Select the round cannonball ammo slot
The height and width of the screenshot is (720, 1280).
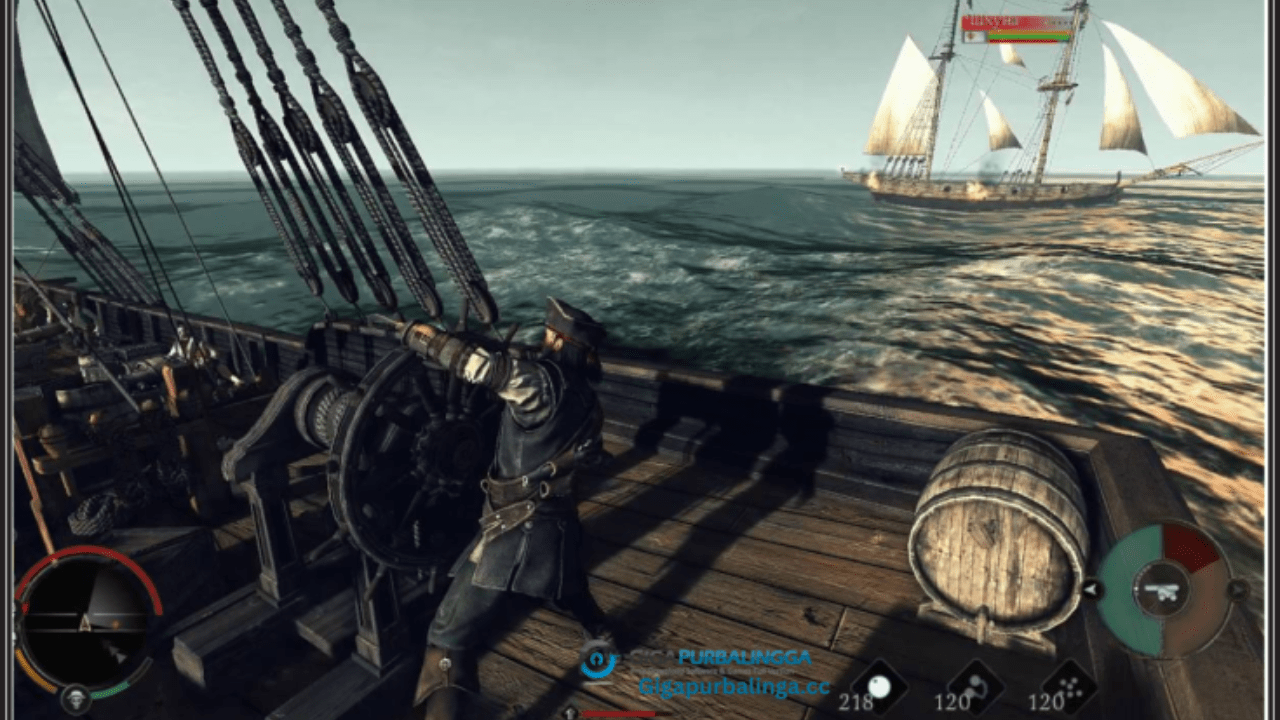(879, 688)
